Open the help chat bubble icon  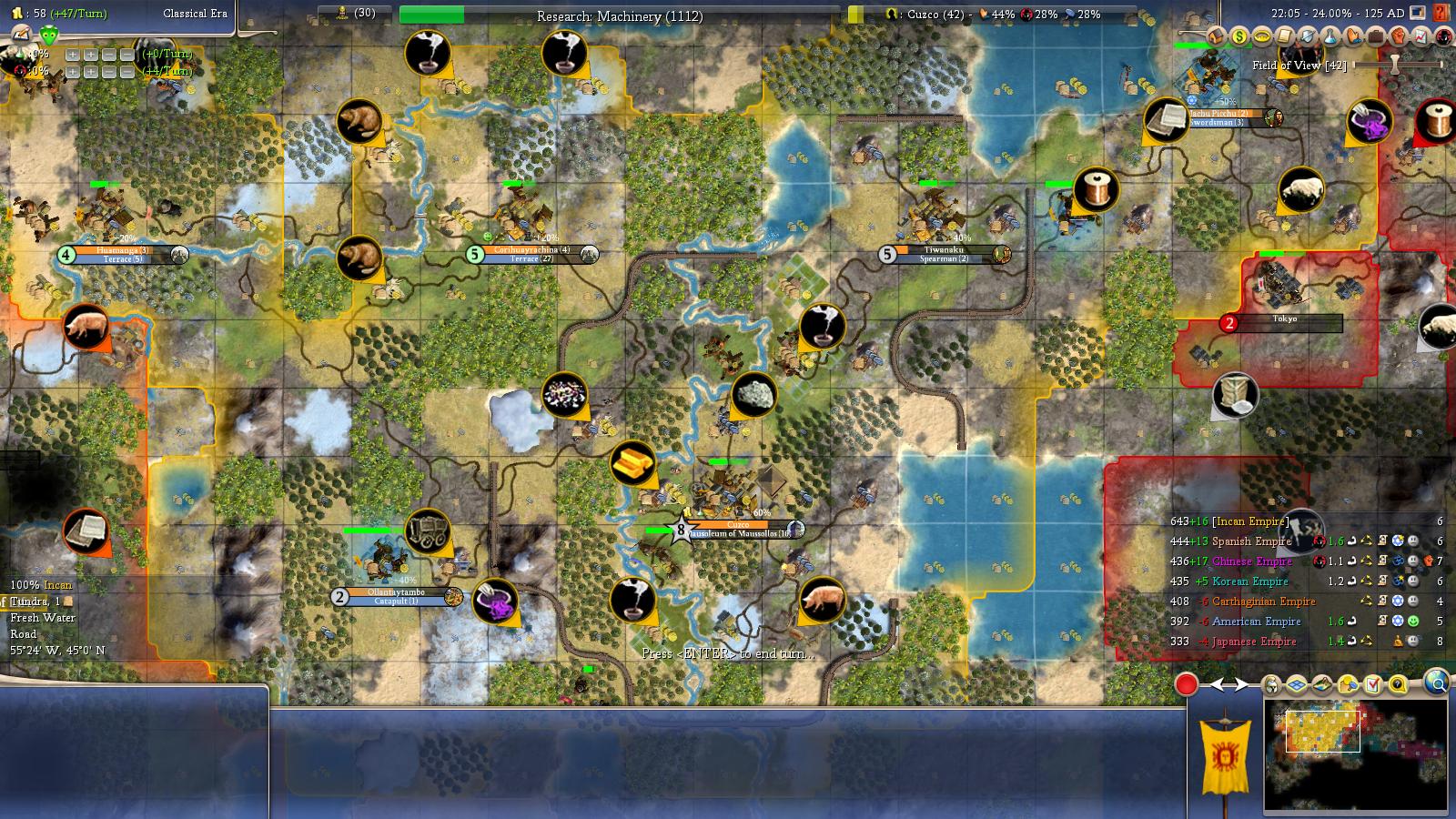point(1396,684)
